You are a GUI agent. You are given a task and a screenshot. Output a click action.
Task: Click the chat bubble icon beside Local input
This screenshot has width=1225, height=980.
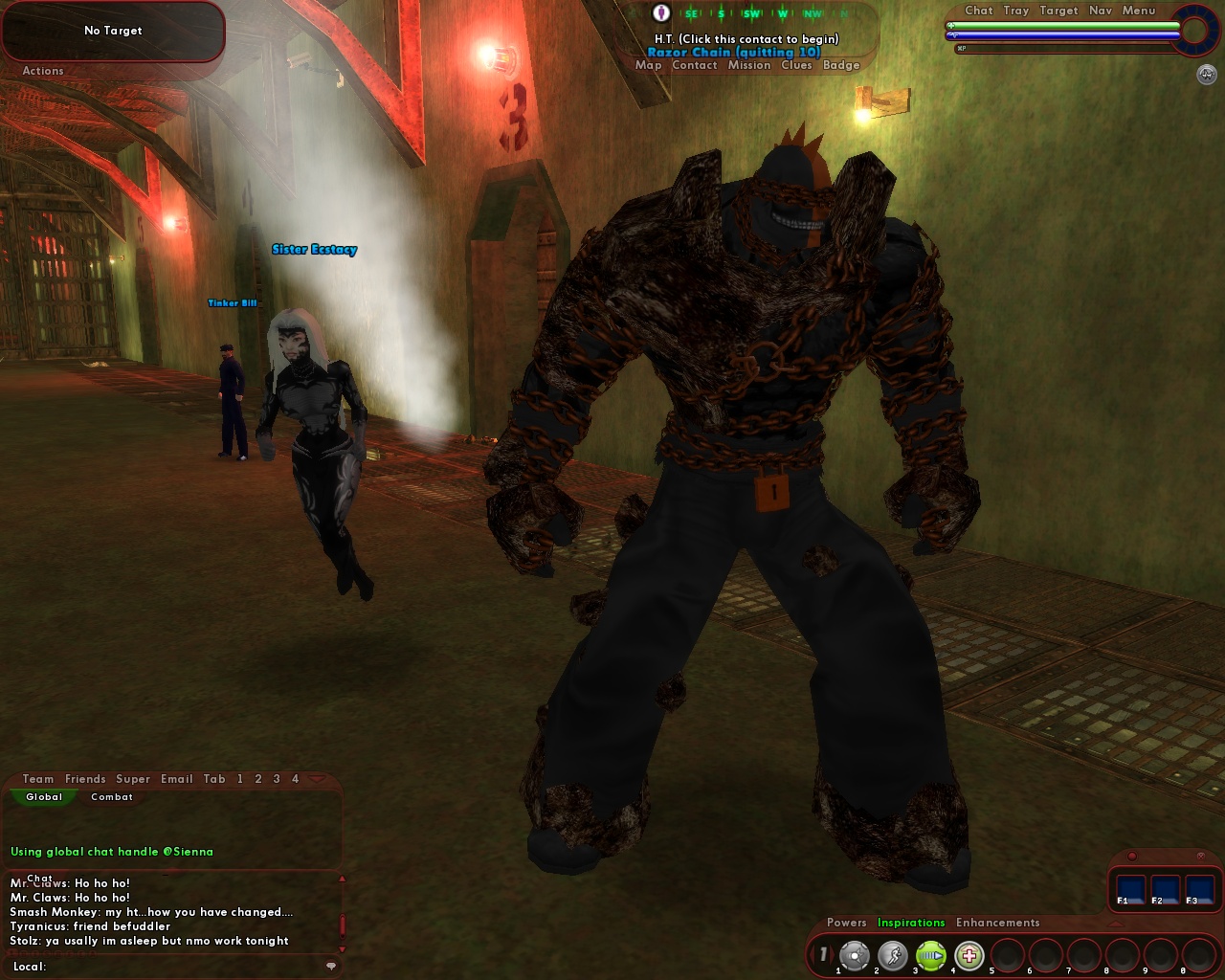pyautogui.click(x=331, y=967)
